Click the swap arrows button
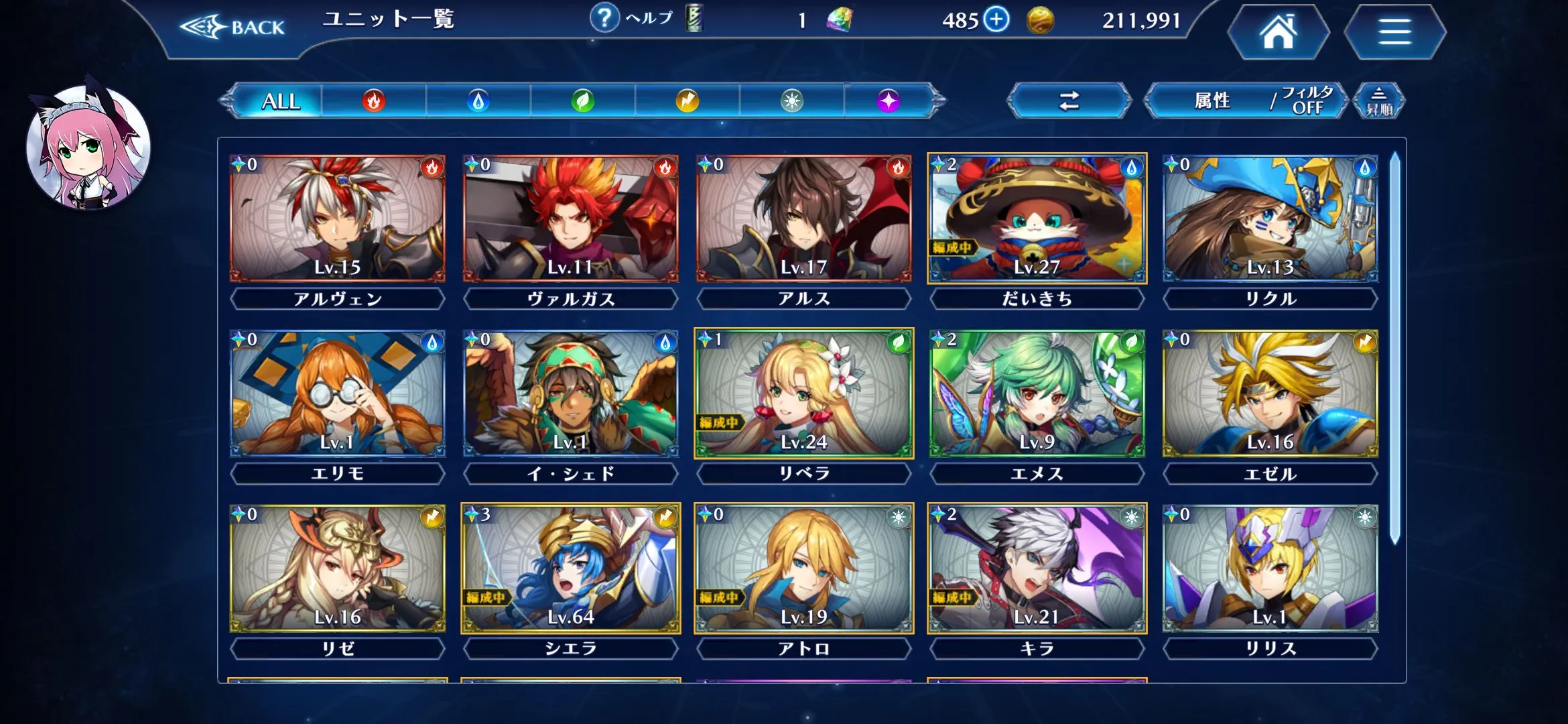Viewport: 1568px width, 724px height. pyautogui.click(x=1069, y=101)
